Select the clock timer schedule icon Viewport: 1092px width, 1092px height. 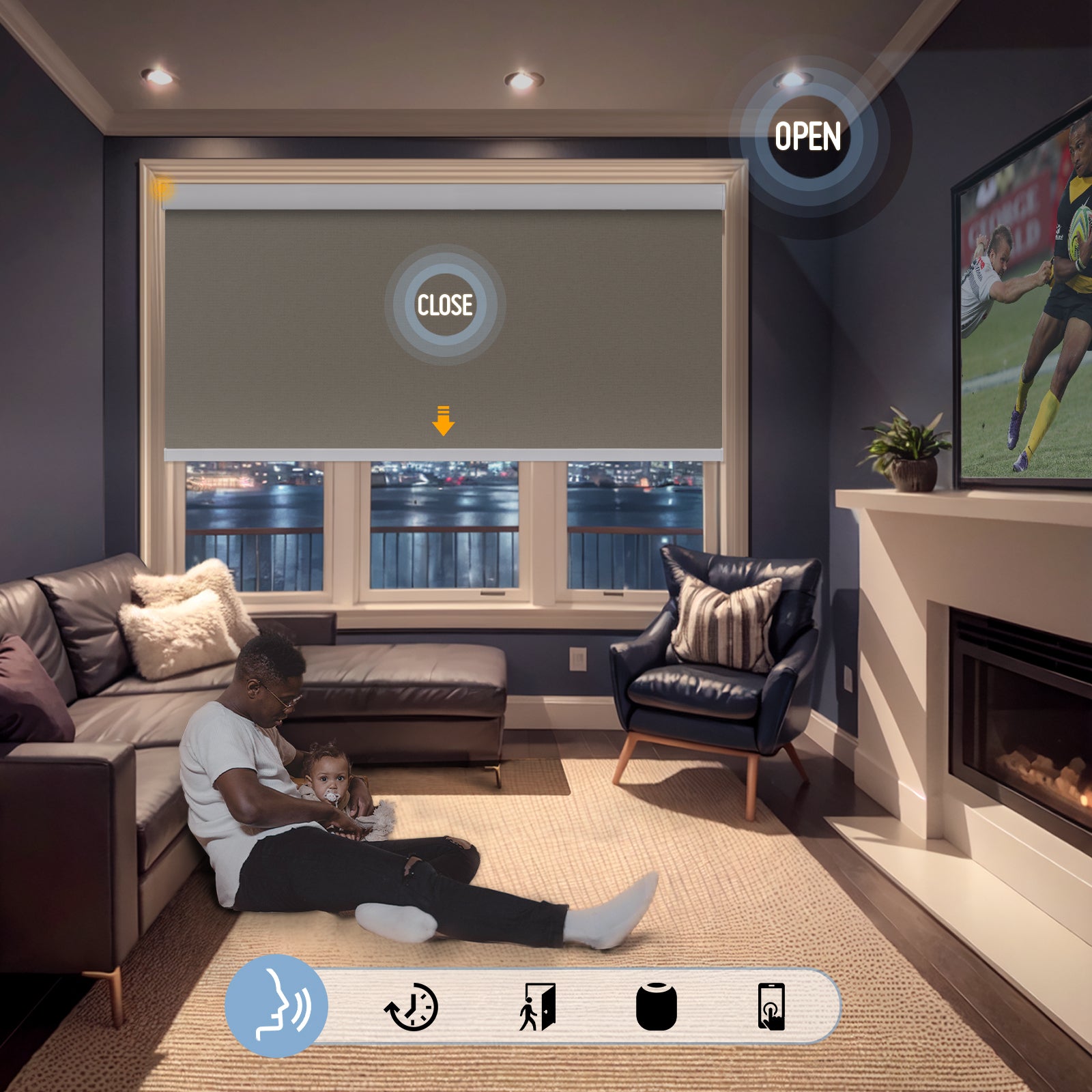pyautogui.click(x=412, y=1007)
